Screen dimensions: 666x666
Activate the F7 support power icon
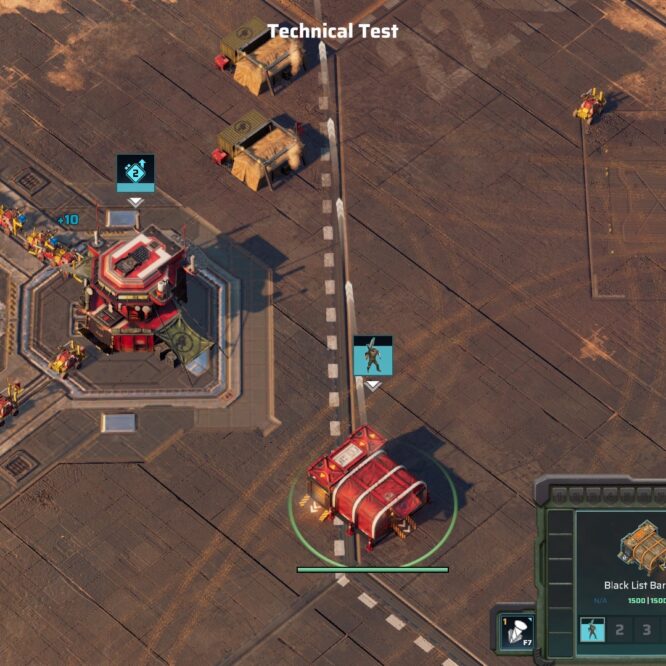pyautogui.click(x=516, y=632)
